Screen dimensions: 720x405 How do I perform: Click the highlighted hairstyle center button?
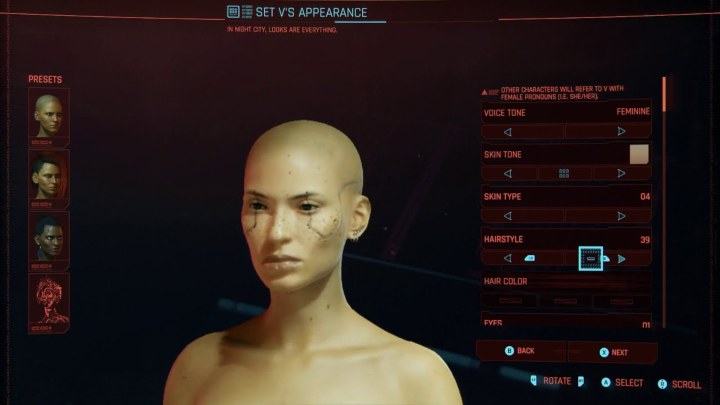click(590, 258)
